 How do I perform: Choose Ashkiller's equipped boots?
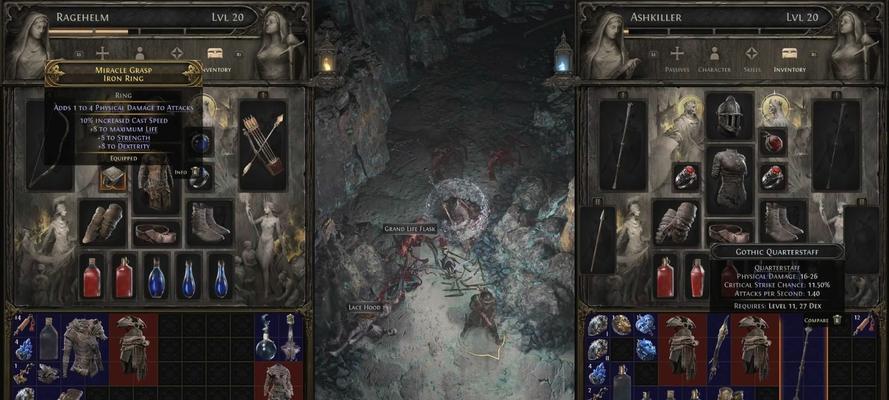[781, 222]
